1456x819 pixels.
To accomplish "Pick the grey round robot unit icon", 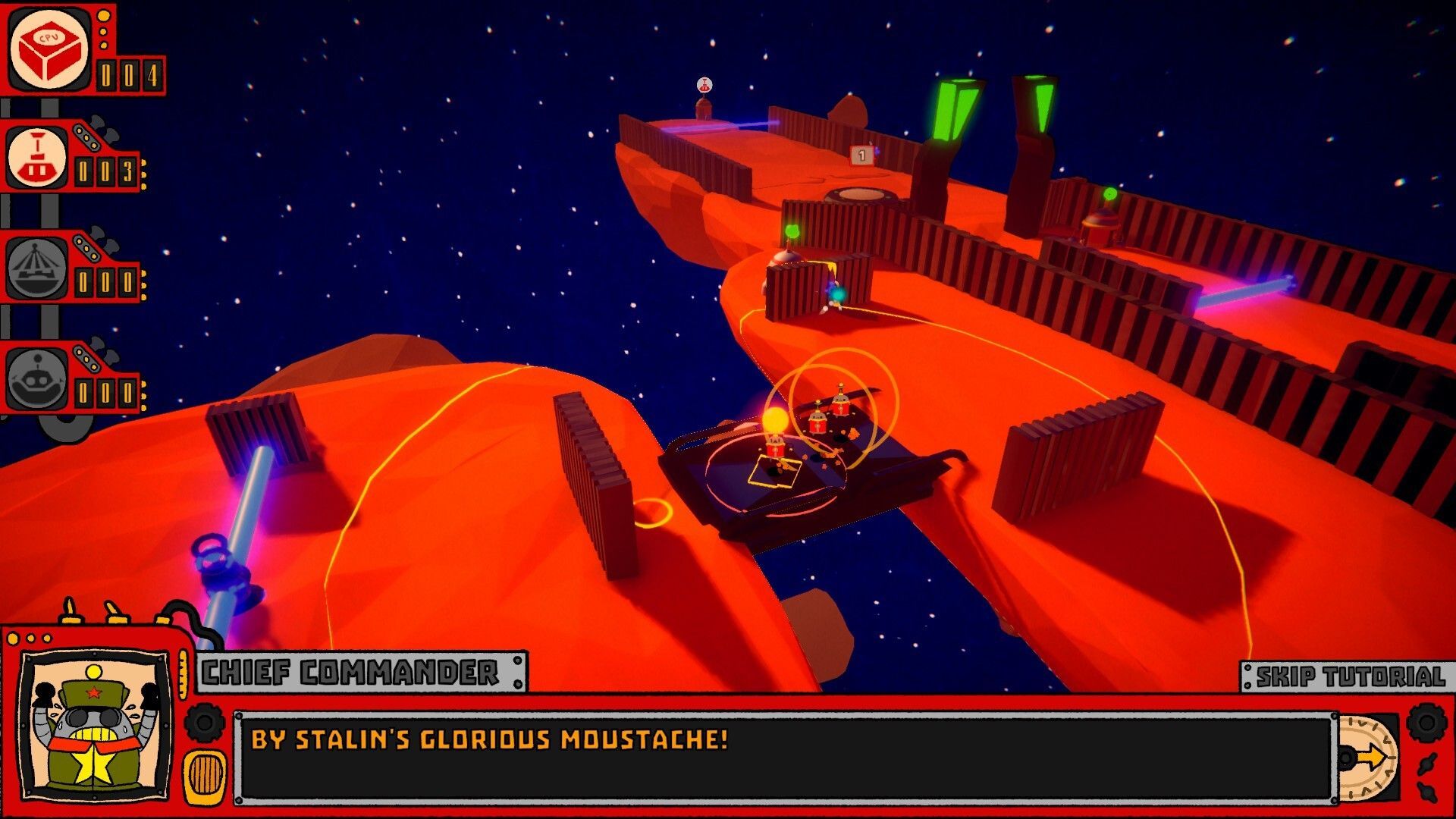I will tap(36, 378).
